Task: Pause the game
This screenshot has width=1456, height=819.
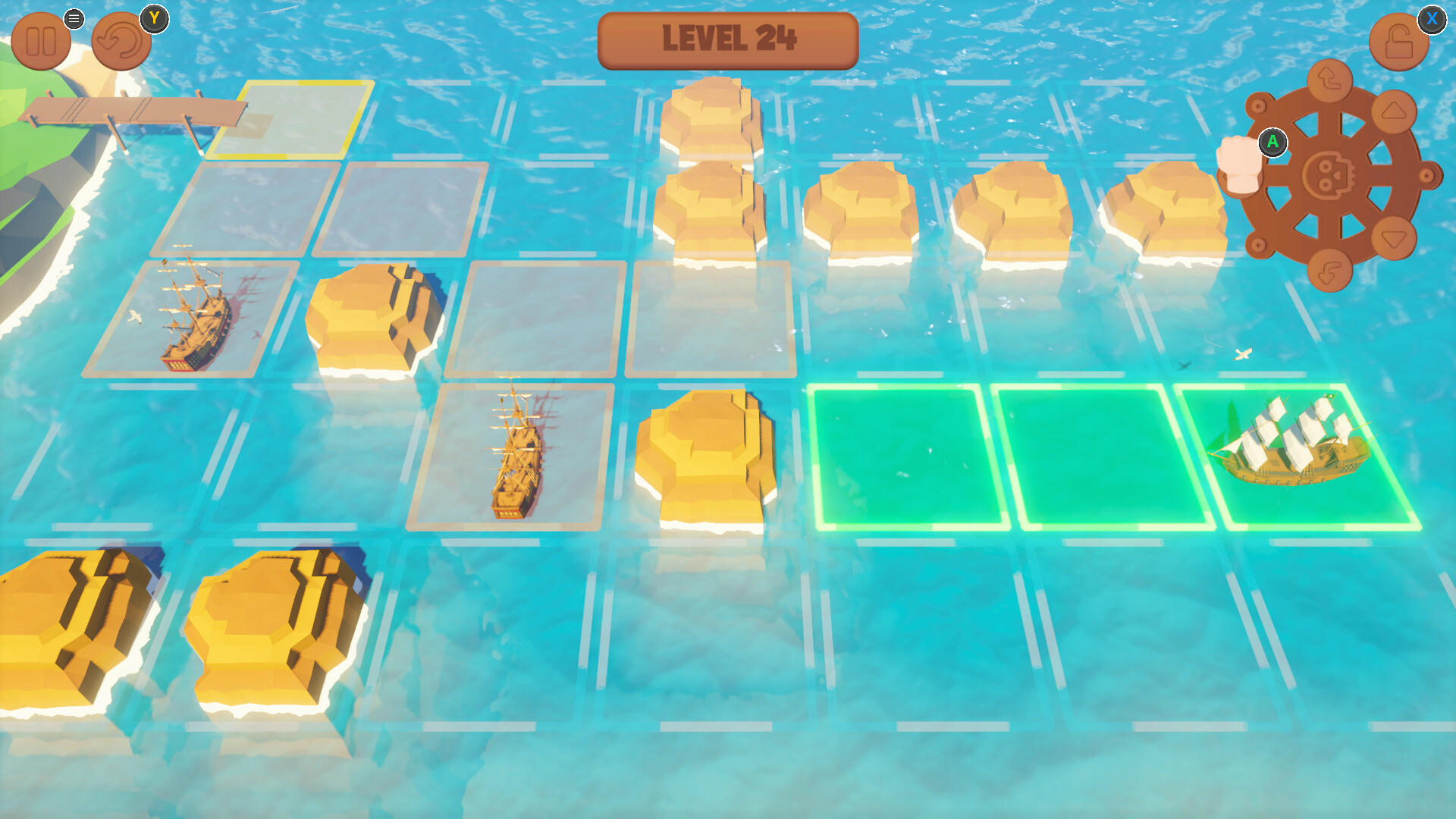Action: pyautogui.click(x=42, y=39)
